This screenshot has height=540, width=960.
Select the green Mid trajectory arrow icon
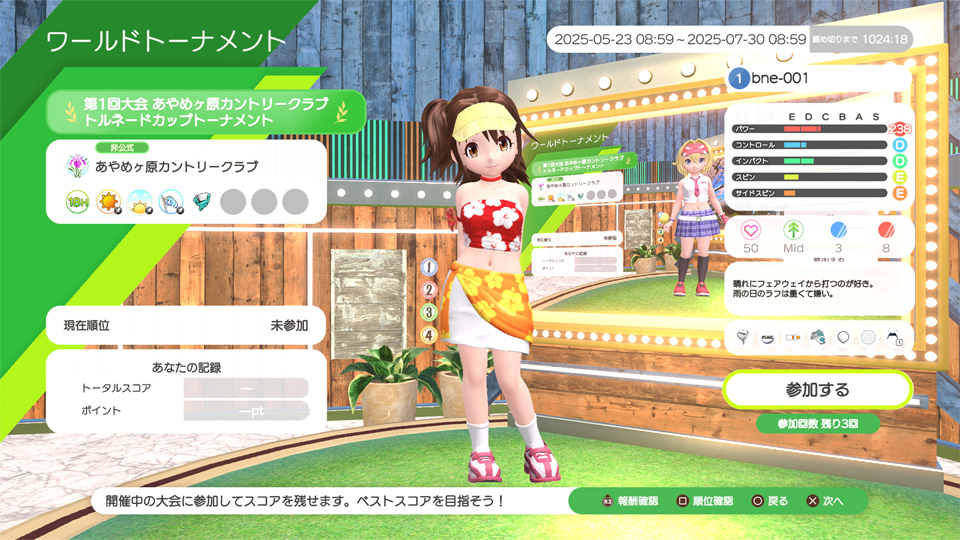tap(794, 229)
